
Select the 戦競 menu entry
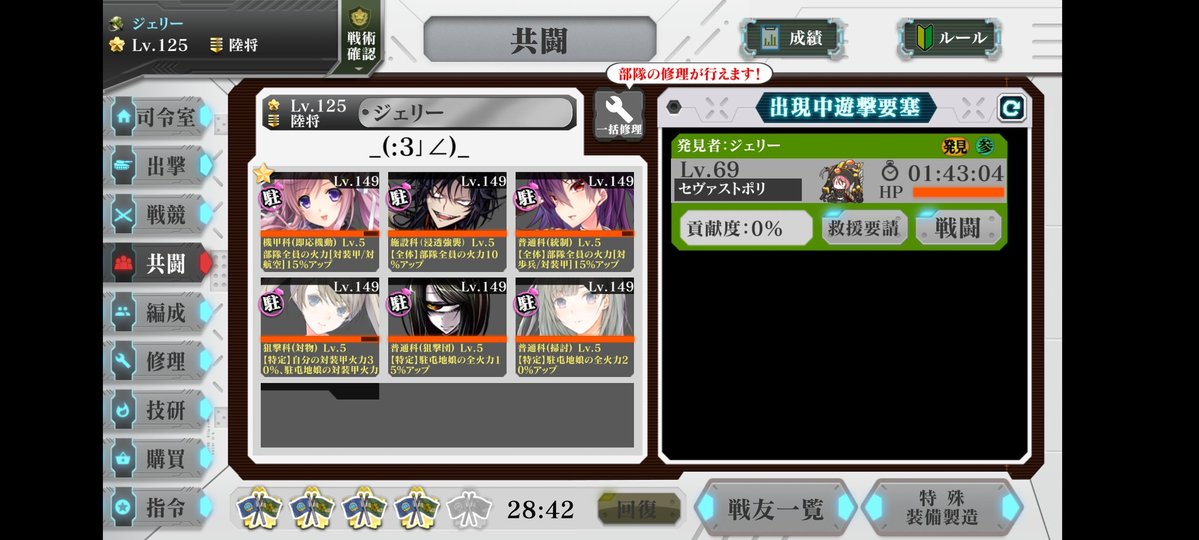click(160, 215)
